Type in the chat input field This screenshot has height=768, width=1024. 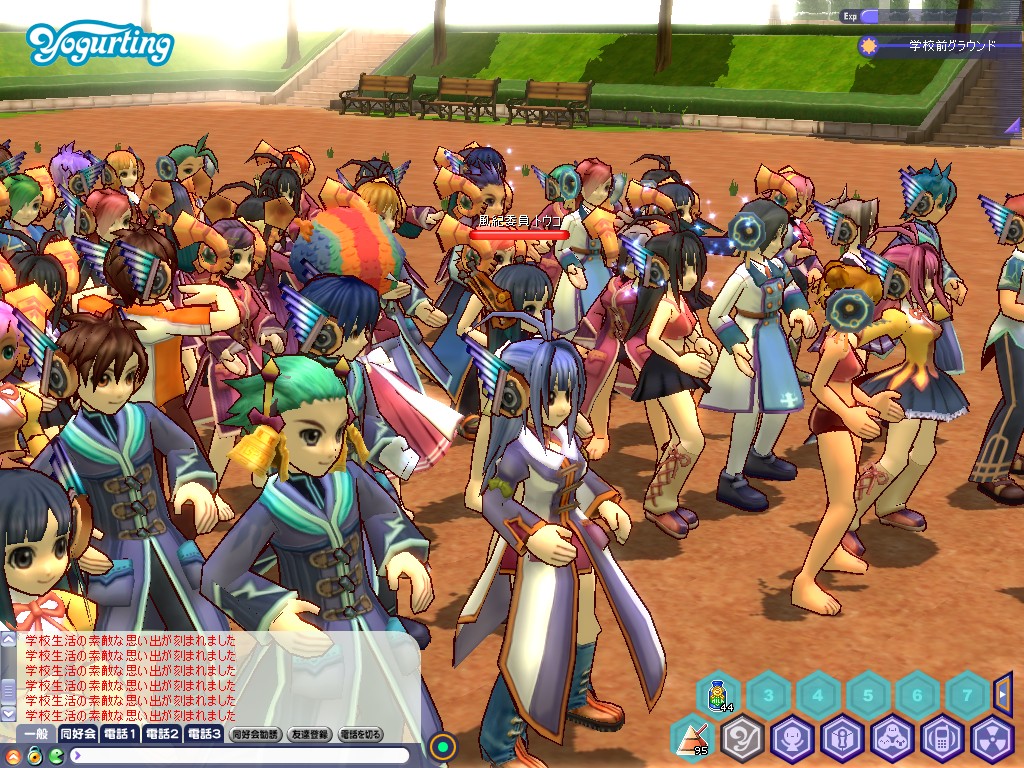point(240,755)
